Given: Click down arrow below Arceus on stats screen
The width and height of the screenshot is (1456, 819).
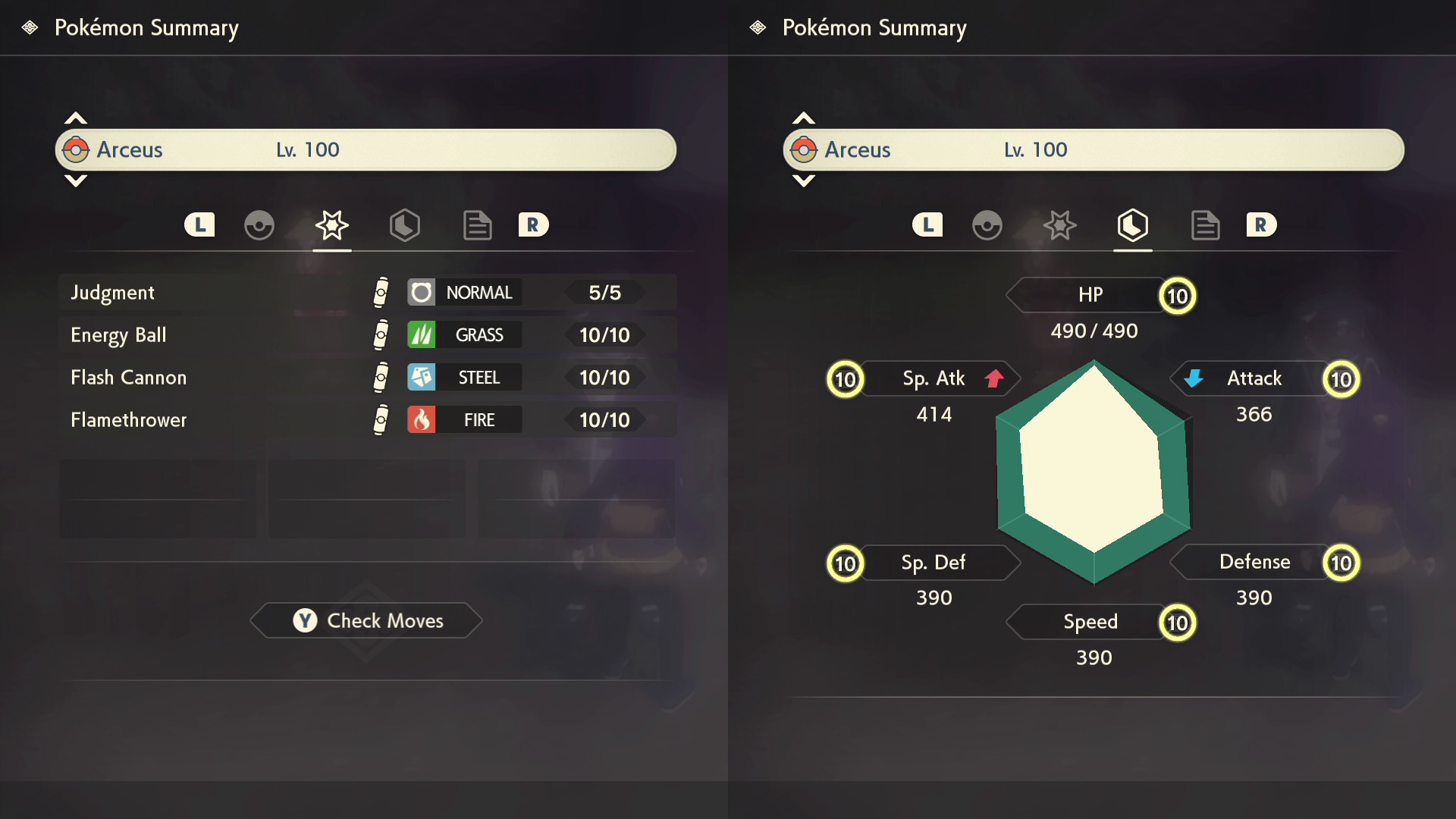Looking at the screenshot, I should click(804, 180).
